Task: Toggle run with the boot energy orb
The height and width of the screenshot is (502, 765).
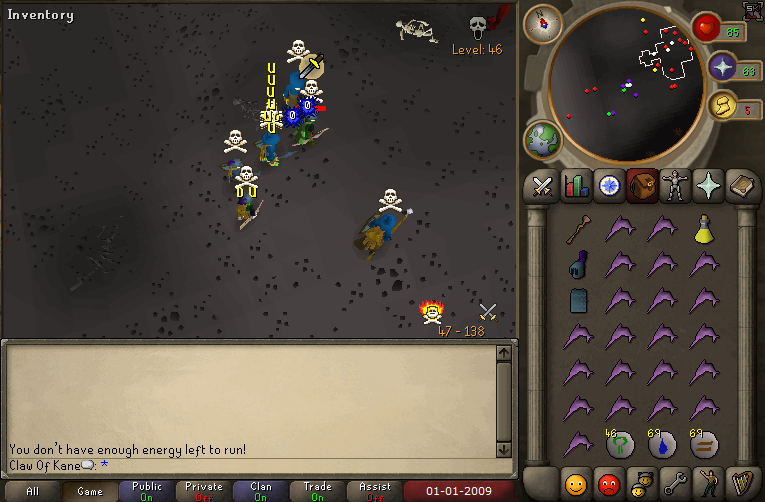Action: pos(721,104)
